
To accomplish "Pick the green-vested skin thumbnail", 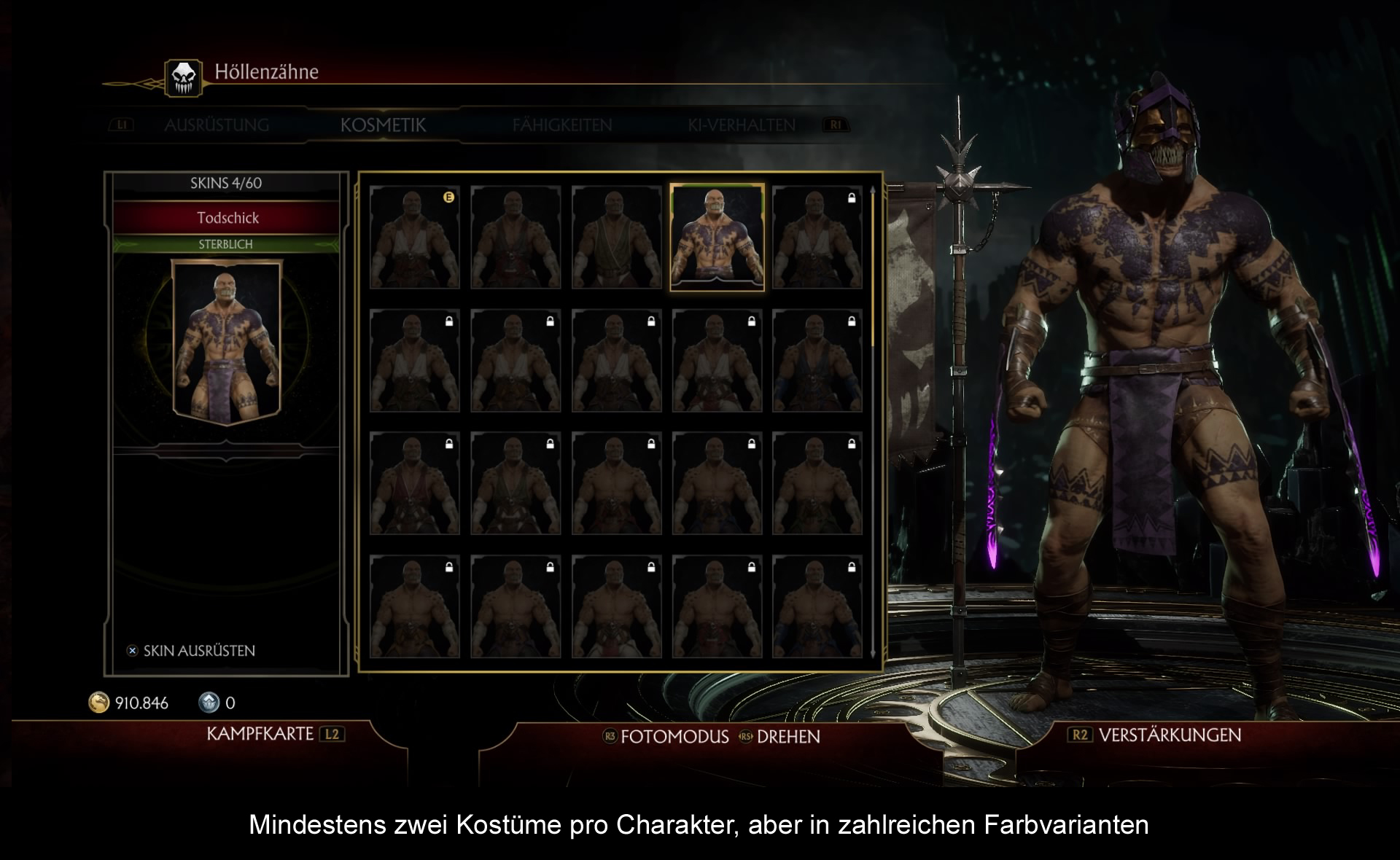I will click(617, 238).
